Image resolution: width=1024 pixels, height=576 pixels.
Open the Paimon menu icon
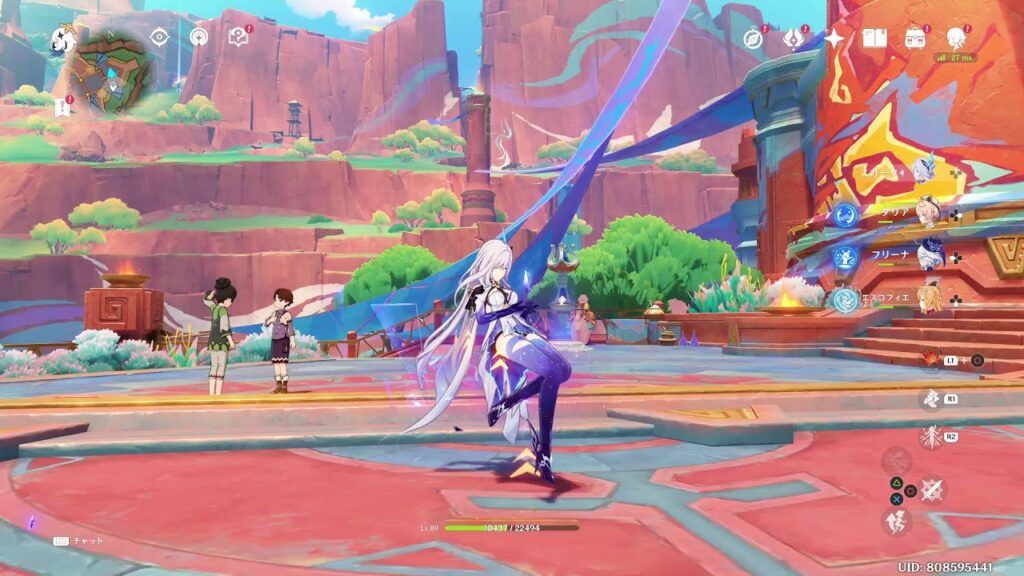click(x=63, y=40)
